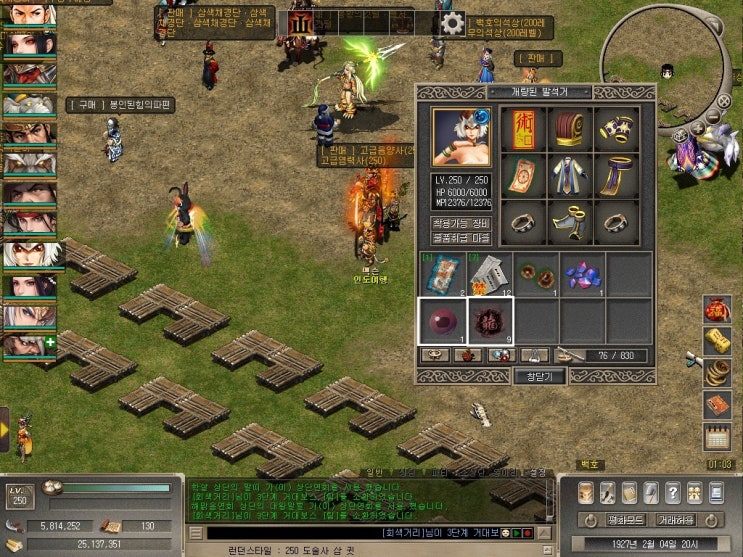Viewport: 743px width, 557px height.
Task: Click the equipped boots slot
Action: click(571, 222)
